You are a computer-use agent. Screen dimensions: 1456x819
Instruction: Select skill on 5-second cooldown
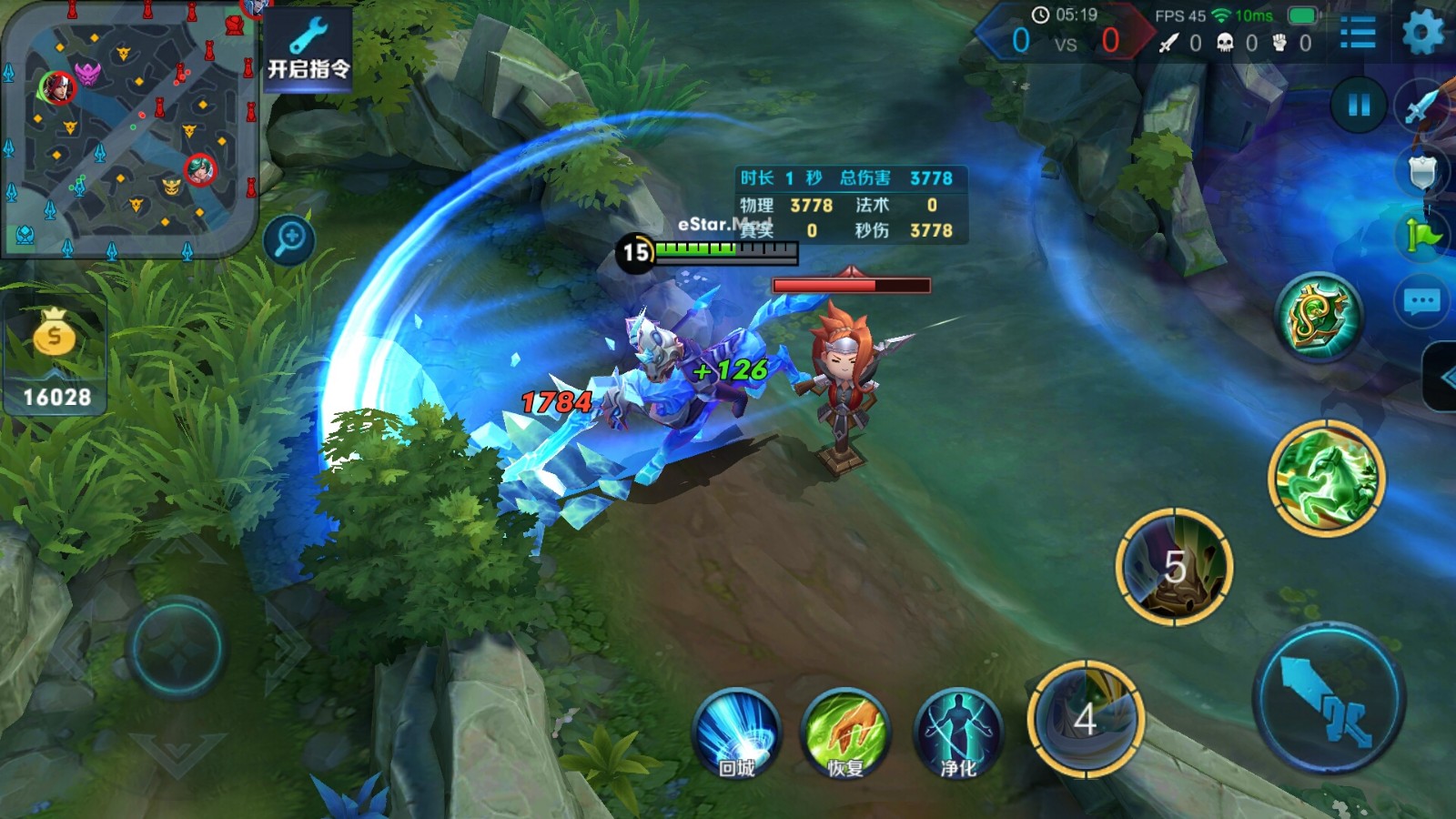tap(1174, 566)
